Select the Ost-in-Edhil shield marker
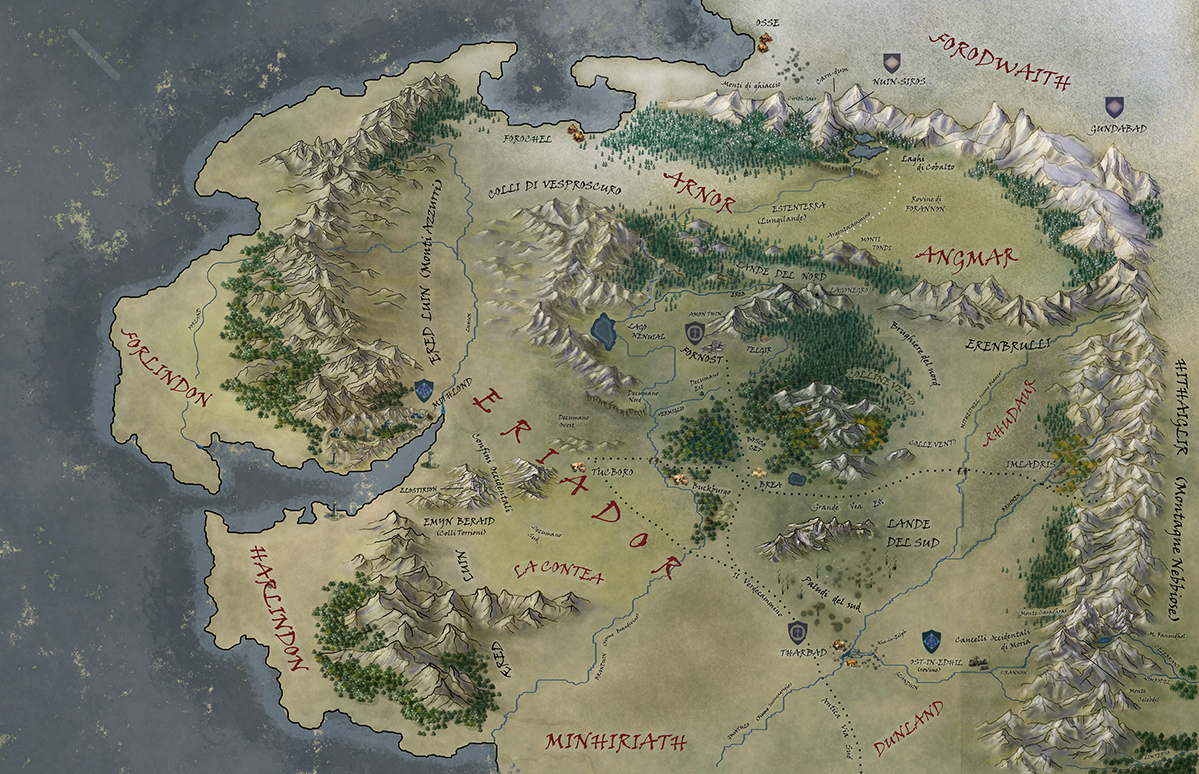The height and width of the screenshot is (774, 1199). point(932,636)
